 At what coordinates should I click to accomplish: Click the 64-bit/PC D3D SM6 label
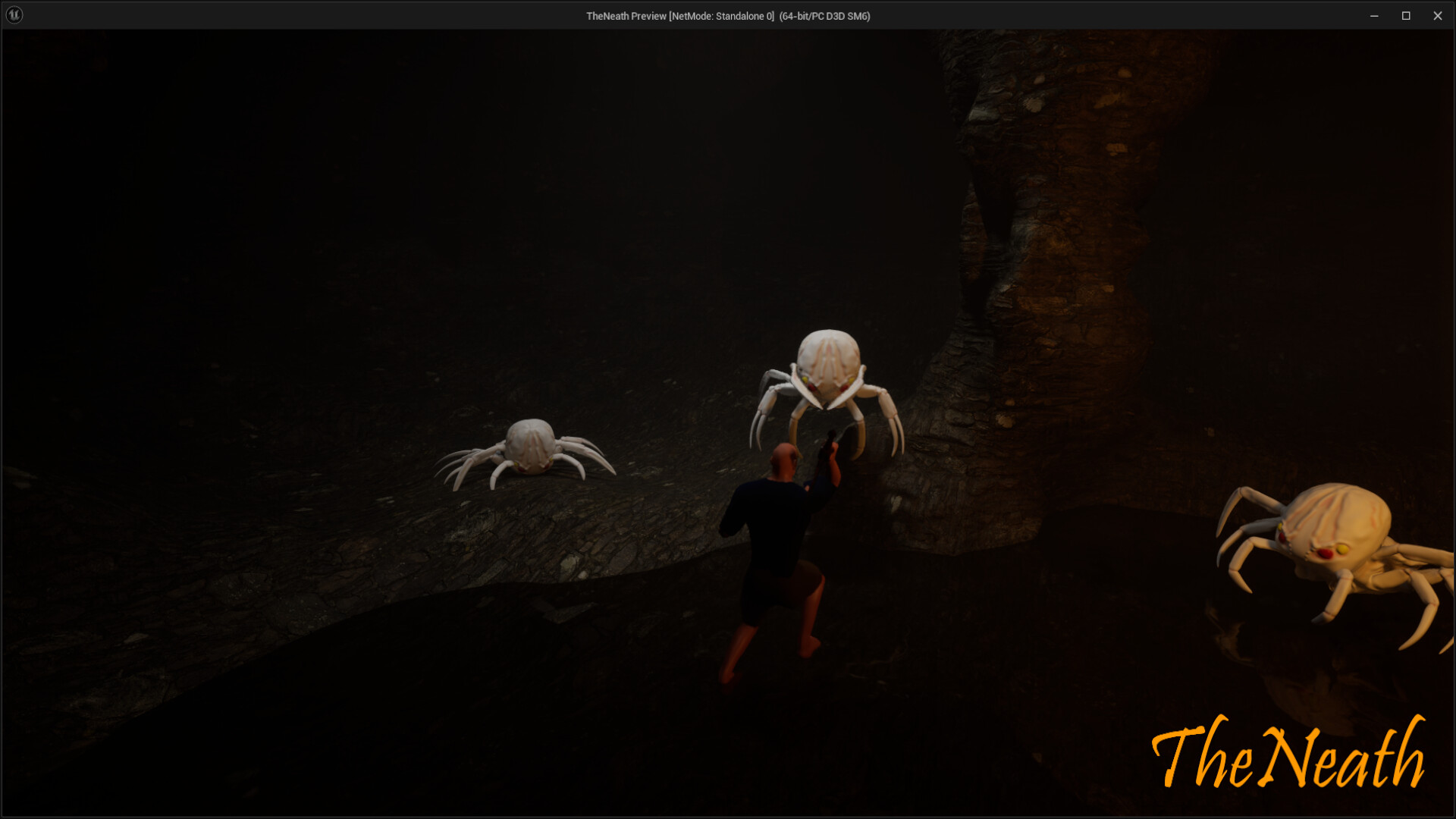(x=824, y=15)
